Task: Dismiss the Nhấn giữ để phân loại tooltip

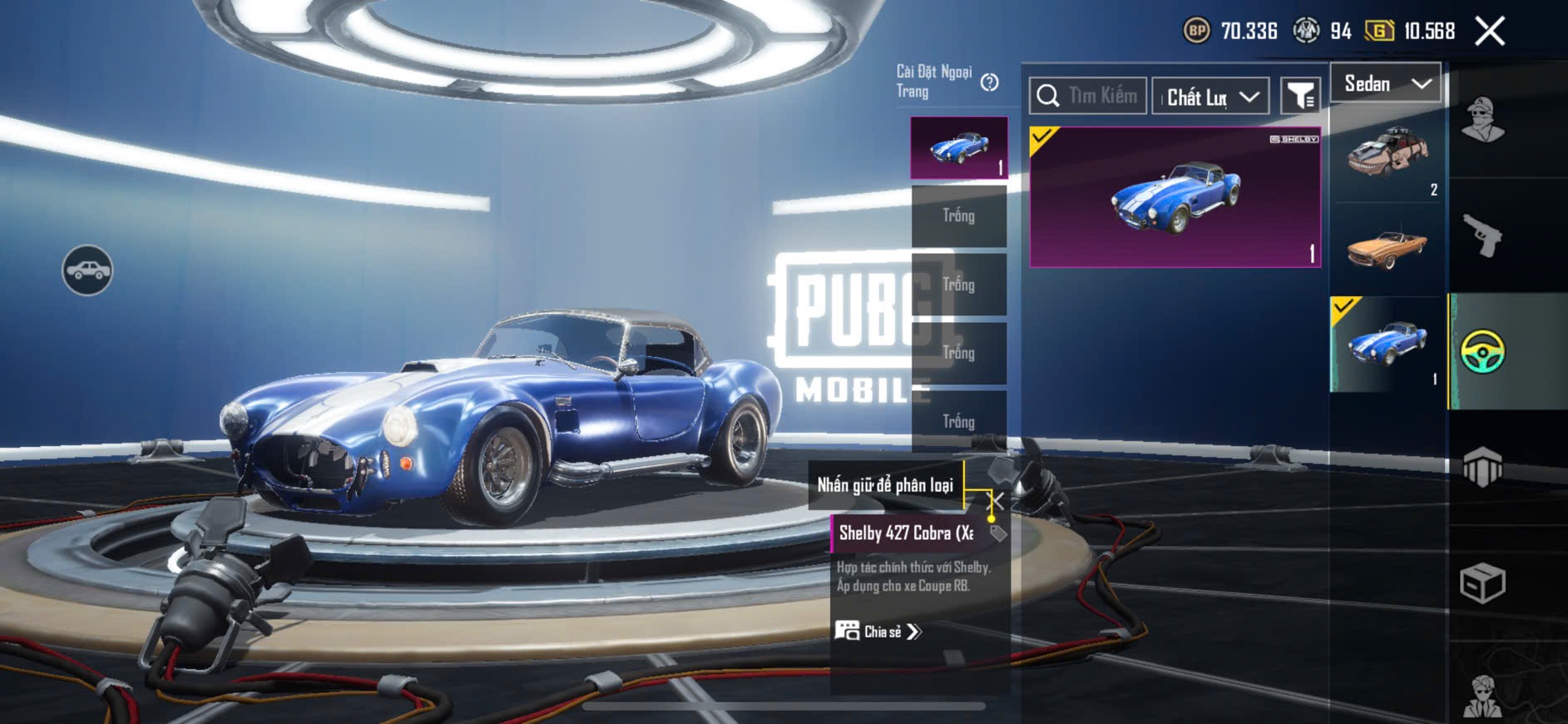Action: 997,500
